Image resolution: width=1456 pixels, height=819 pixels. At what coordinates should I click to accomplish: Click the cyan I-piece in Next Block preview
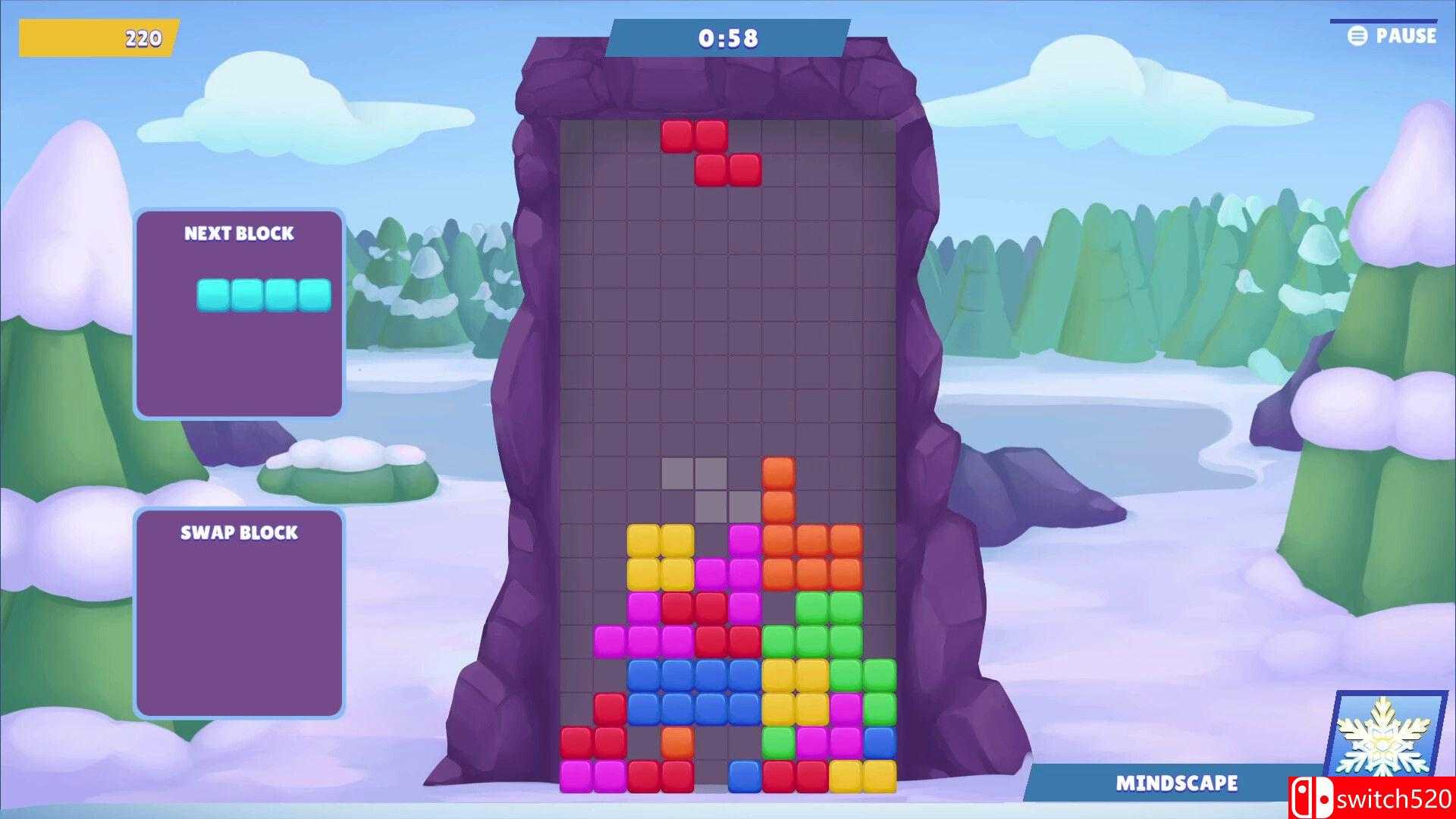[x=263, y=296]
